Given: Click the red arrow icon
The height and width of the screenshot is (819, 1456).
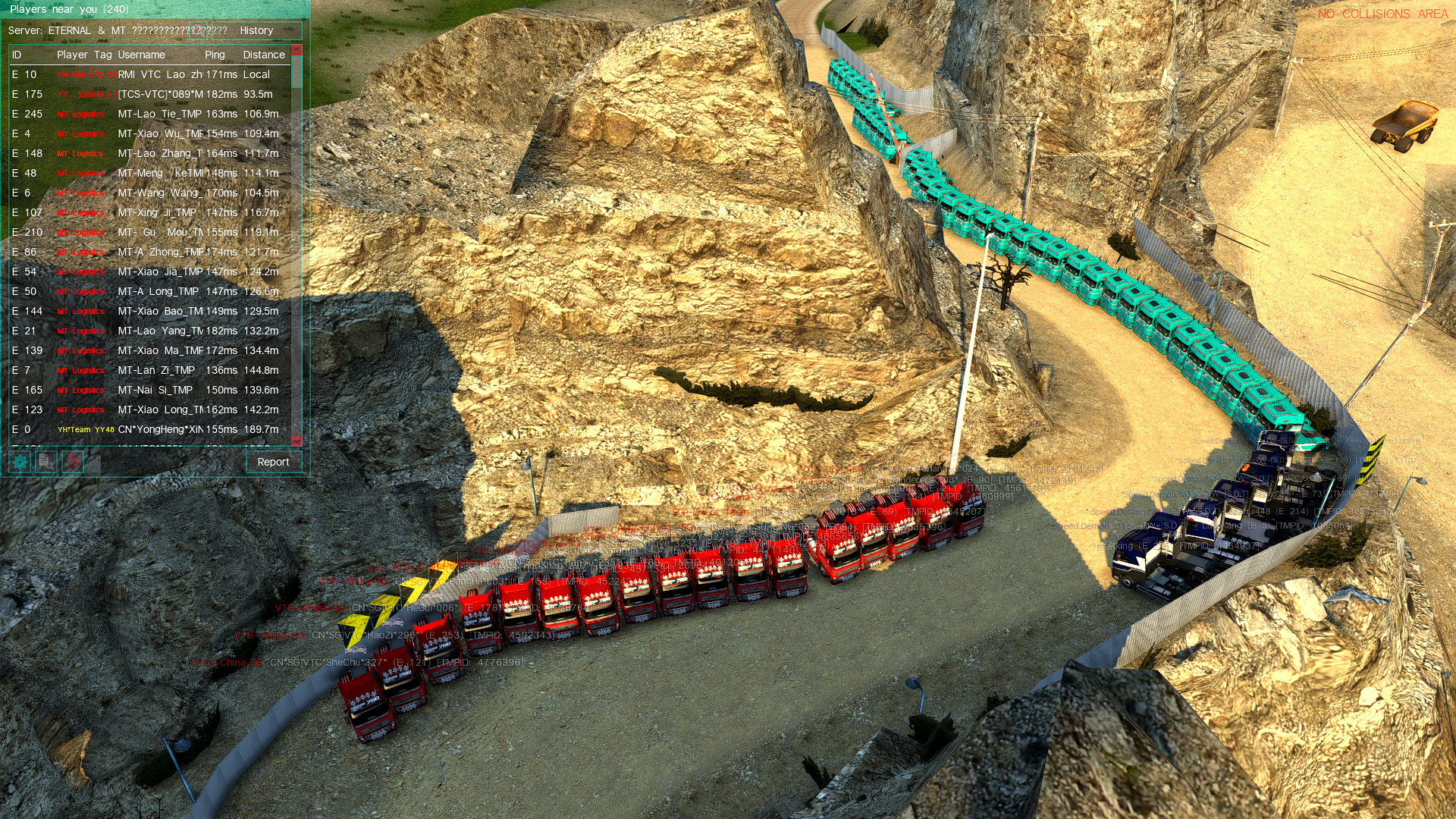Looking at the screenshot, I should tap(73, 462).
